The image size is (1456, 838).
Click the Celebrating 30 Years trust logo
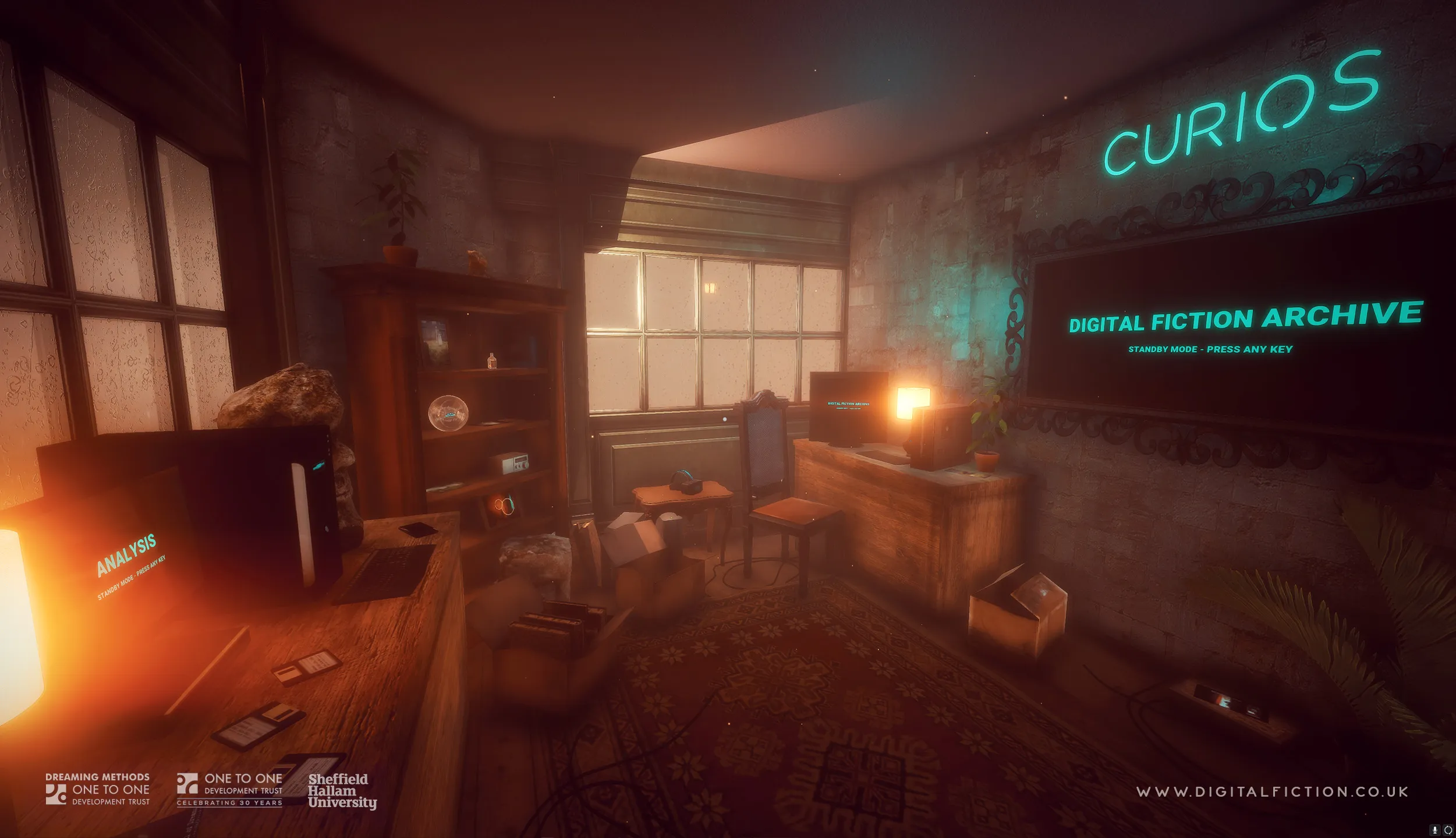(229, 790)
